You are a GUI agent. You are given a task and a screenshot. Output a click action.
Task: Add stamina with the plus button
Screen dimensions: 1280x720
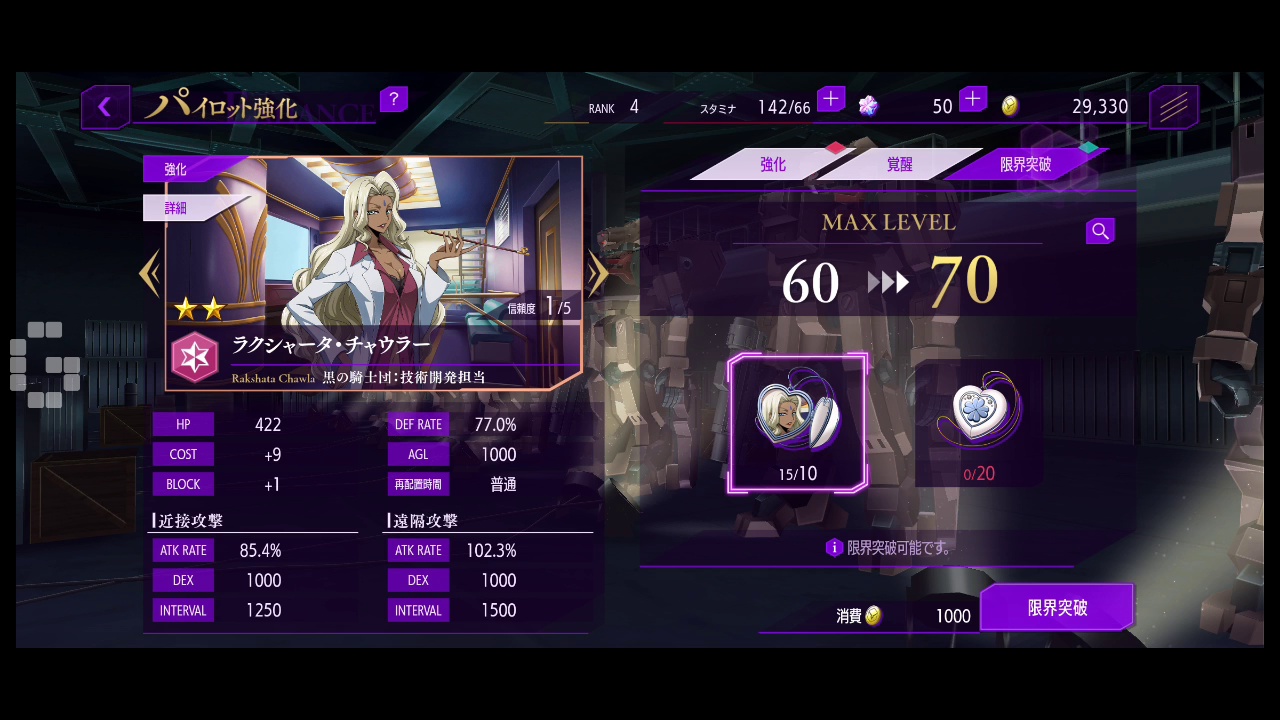tap(831, 99)
